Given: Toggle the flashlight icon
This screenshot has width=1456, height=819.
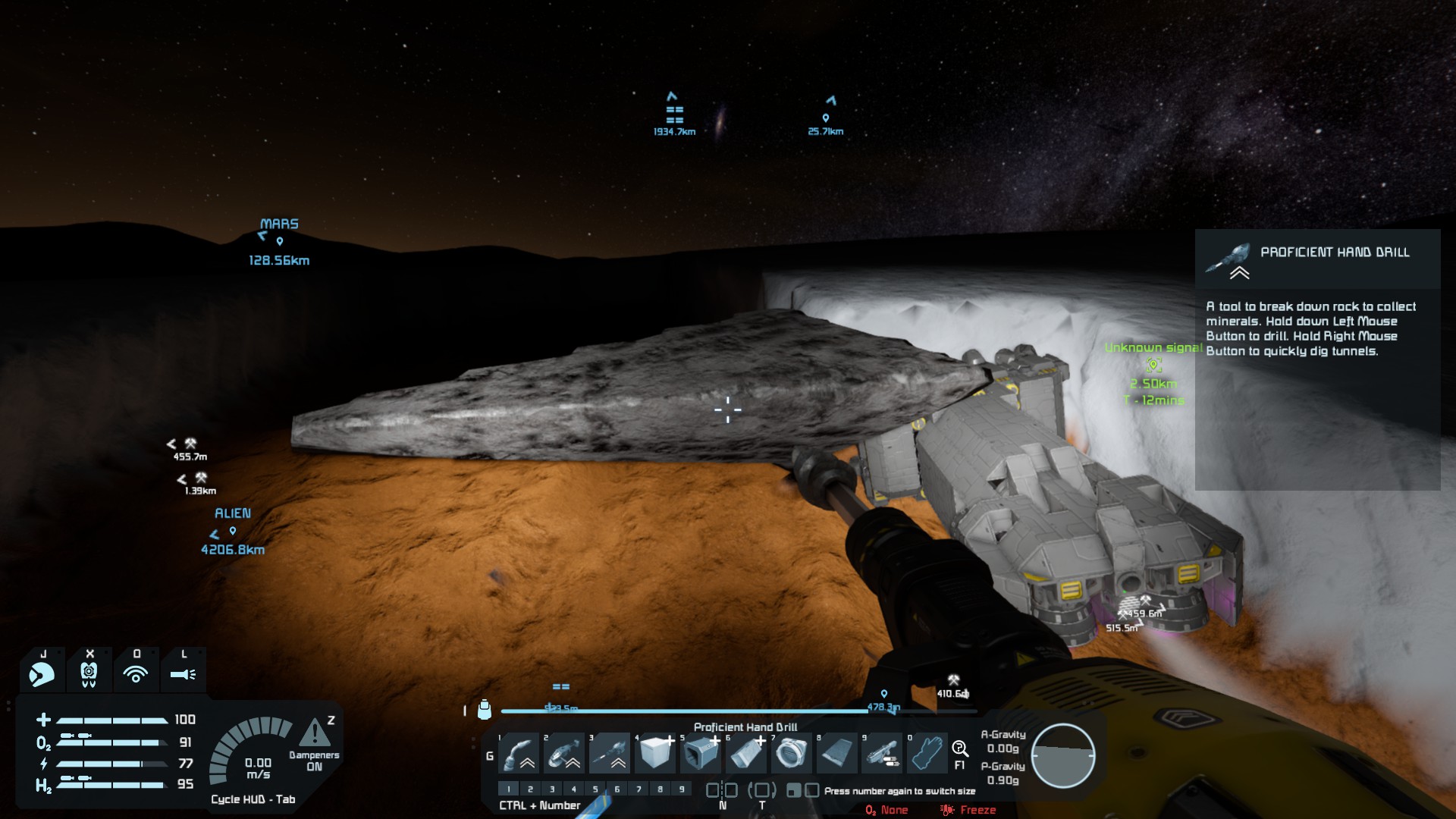Looking at the screenshot, I should tap(183, 673).
